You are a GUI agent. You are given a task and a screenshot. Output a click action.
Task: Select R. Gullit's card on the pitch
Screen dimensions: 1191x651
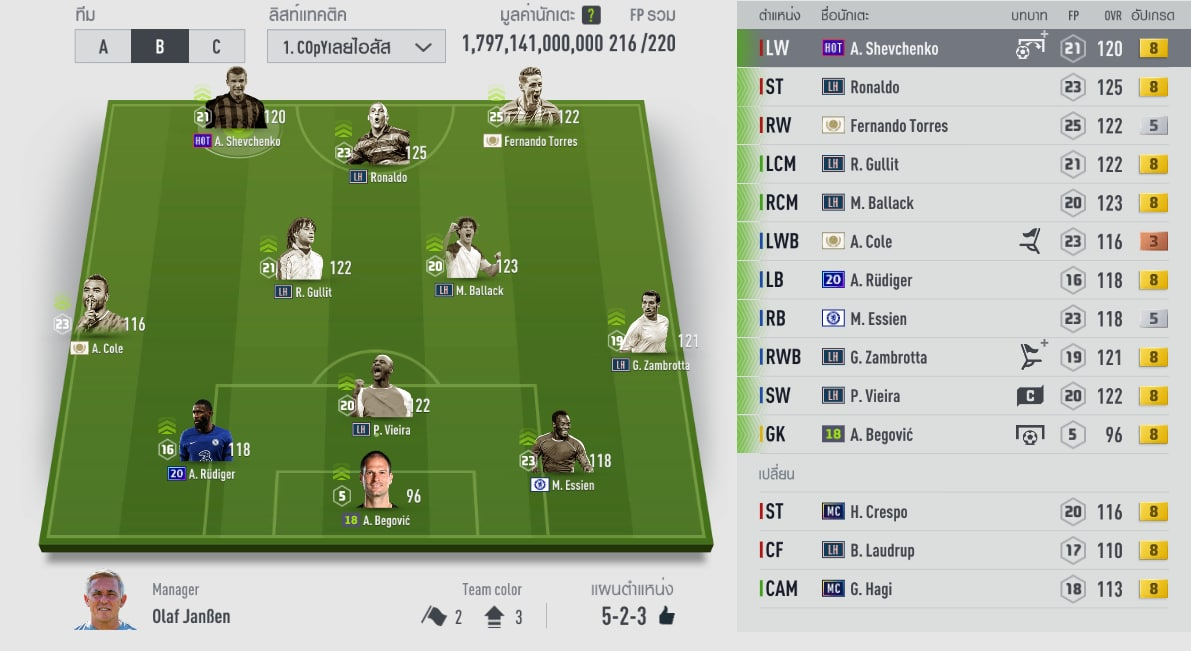(301, 256)
